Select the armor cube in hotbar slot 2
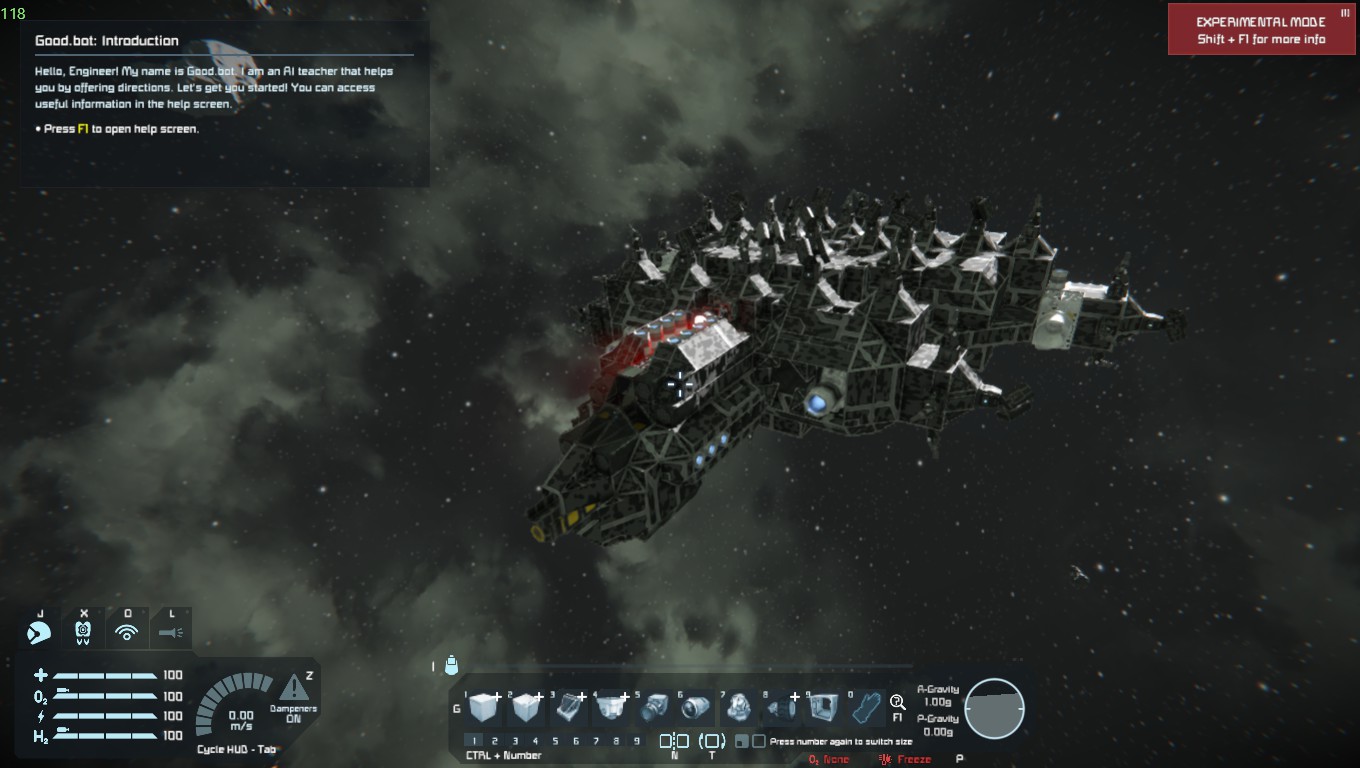1360x768 pixels. tap(527, 708)
